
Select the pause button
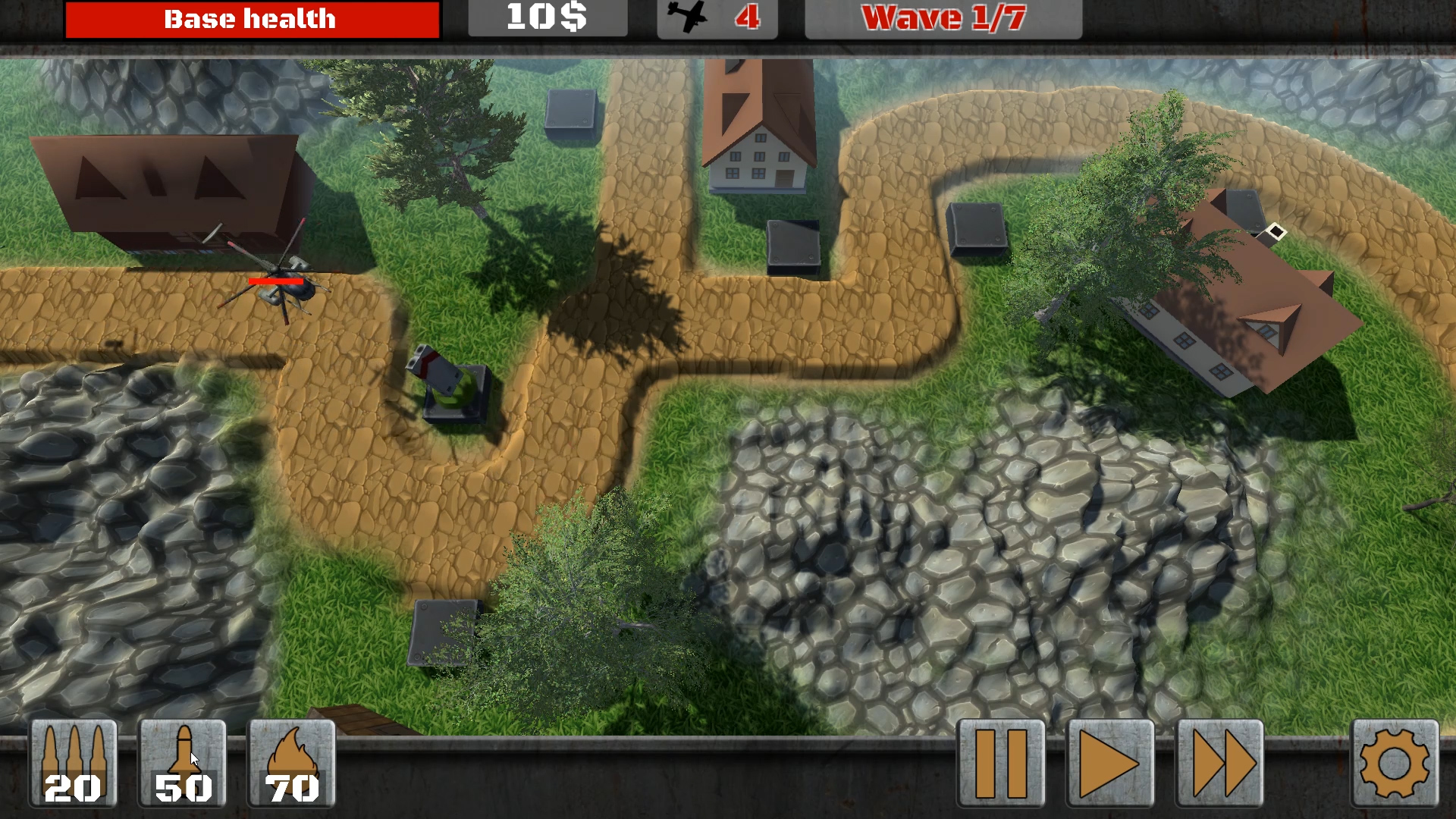[x=999, y=762]
